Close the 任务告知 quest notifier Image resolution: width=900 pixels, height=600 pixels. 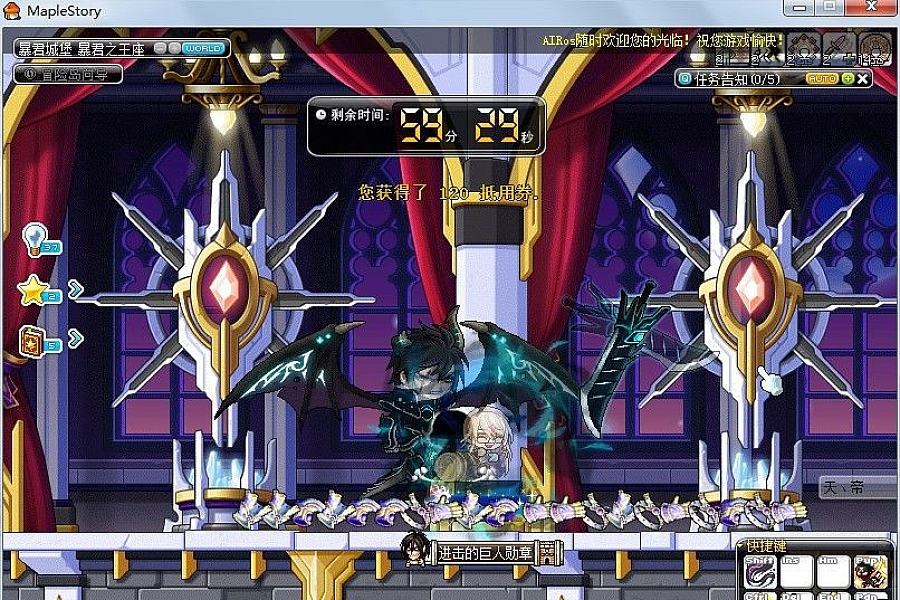863,78
